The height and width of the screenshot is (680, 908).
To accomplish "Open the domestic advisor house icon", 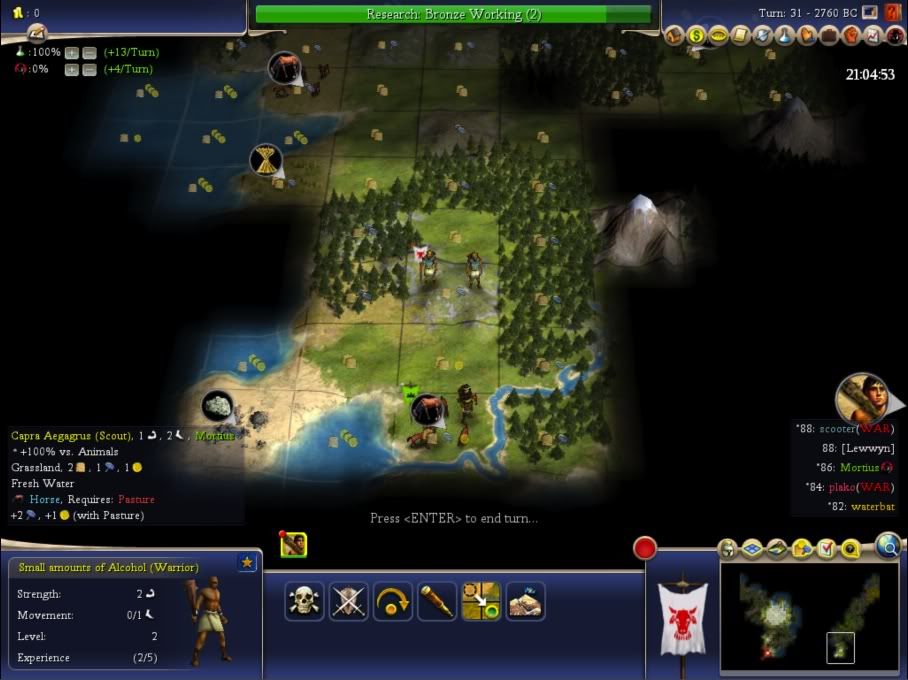I will click(674, 36).
